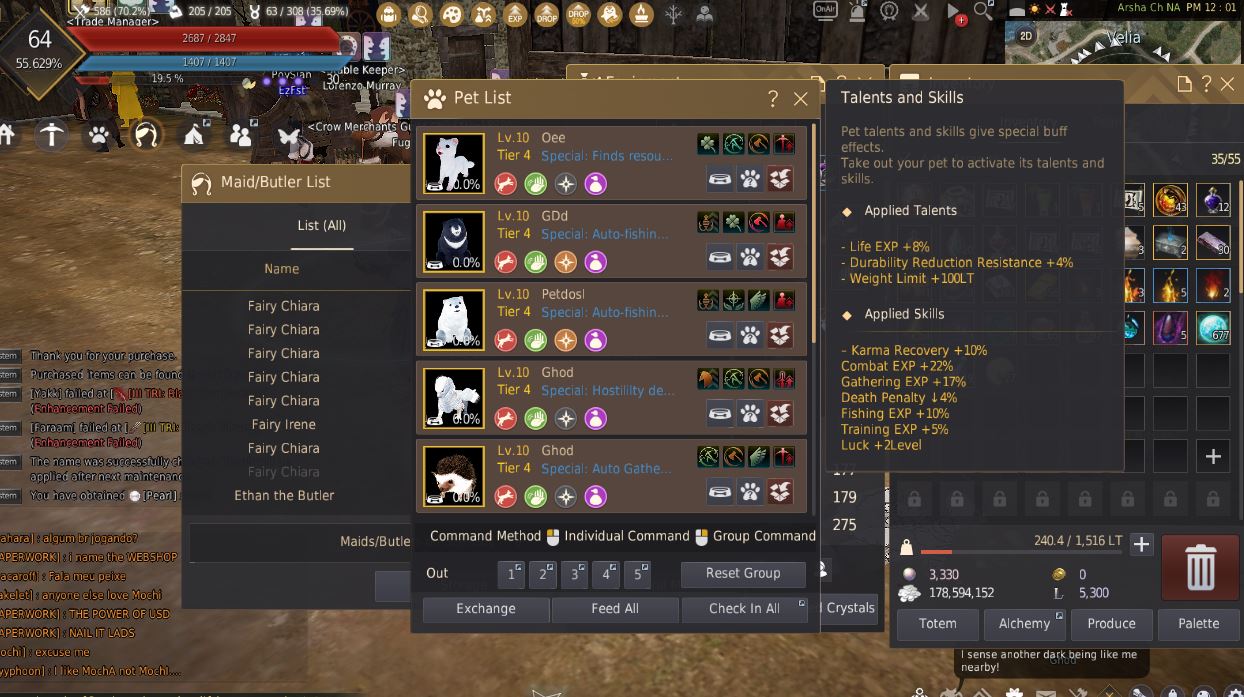Feed All pets
Viewport: 1244px width, 697px height.
point(615,608)
